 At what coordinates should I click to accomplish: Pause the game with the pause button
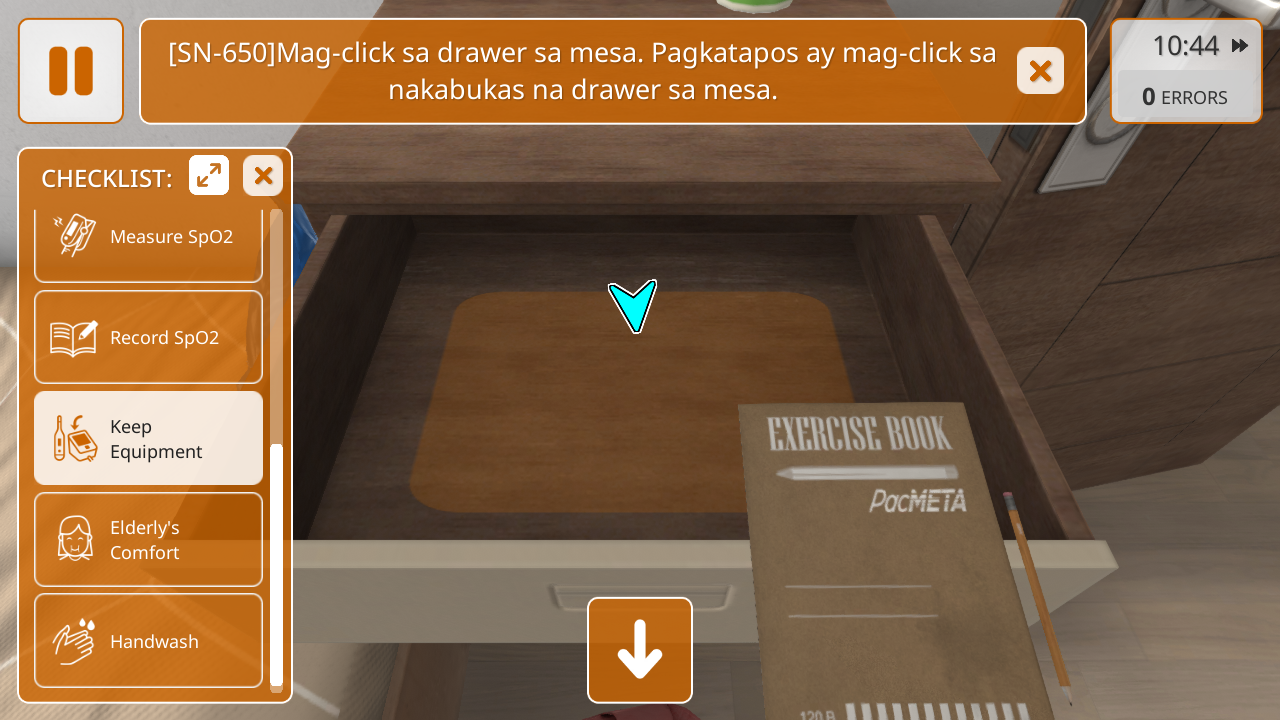[71, 71]
